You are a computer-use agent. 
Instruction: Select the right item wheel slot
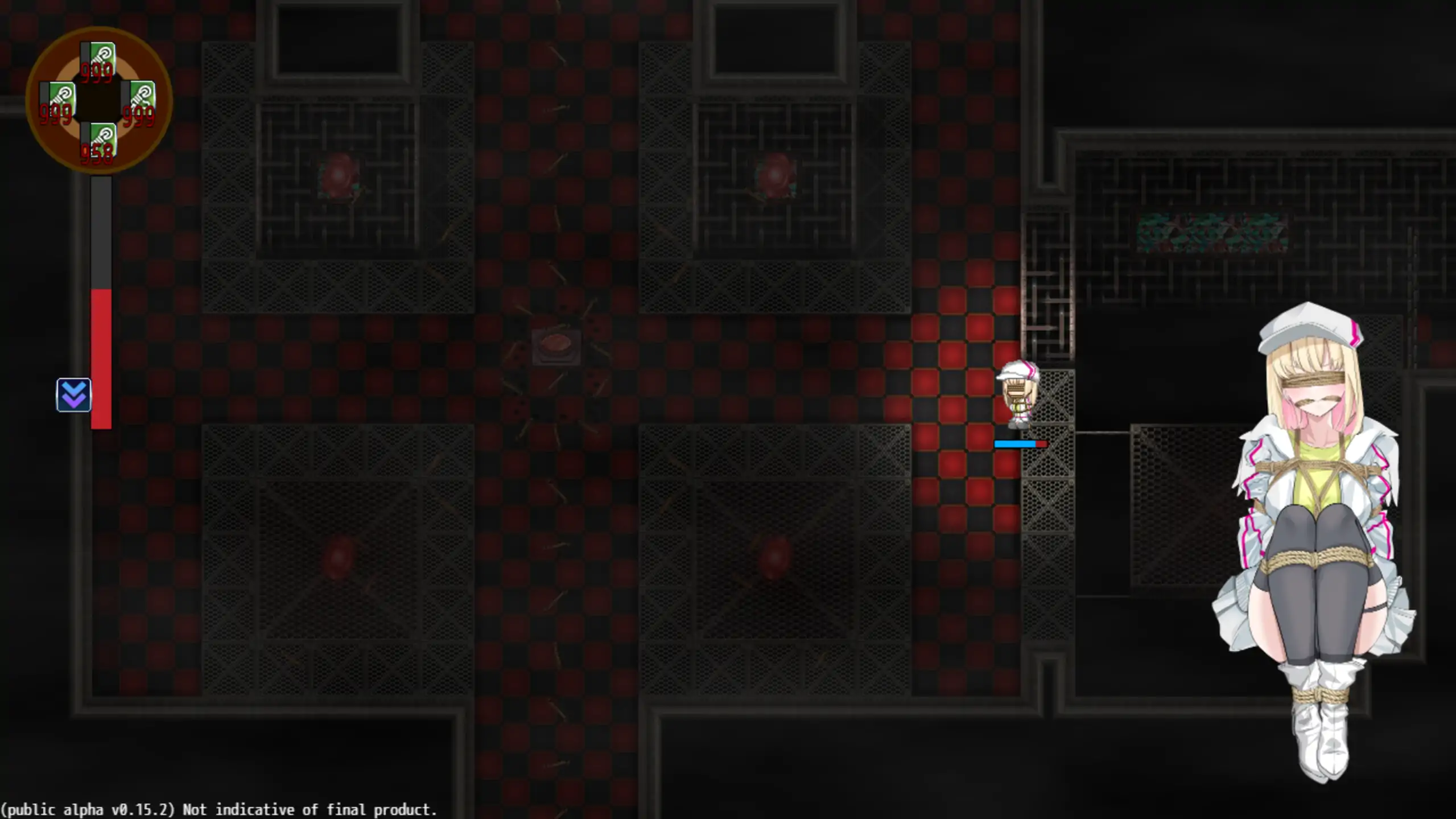click(x=139, y=102)
